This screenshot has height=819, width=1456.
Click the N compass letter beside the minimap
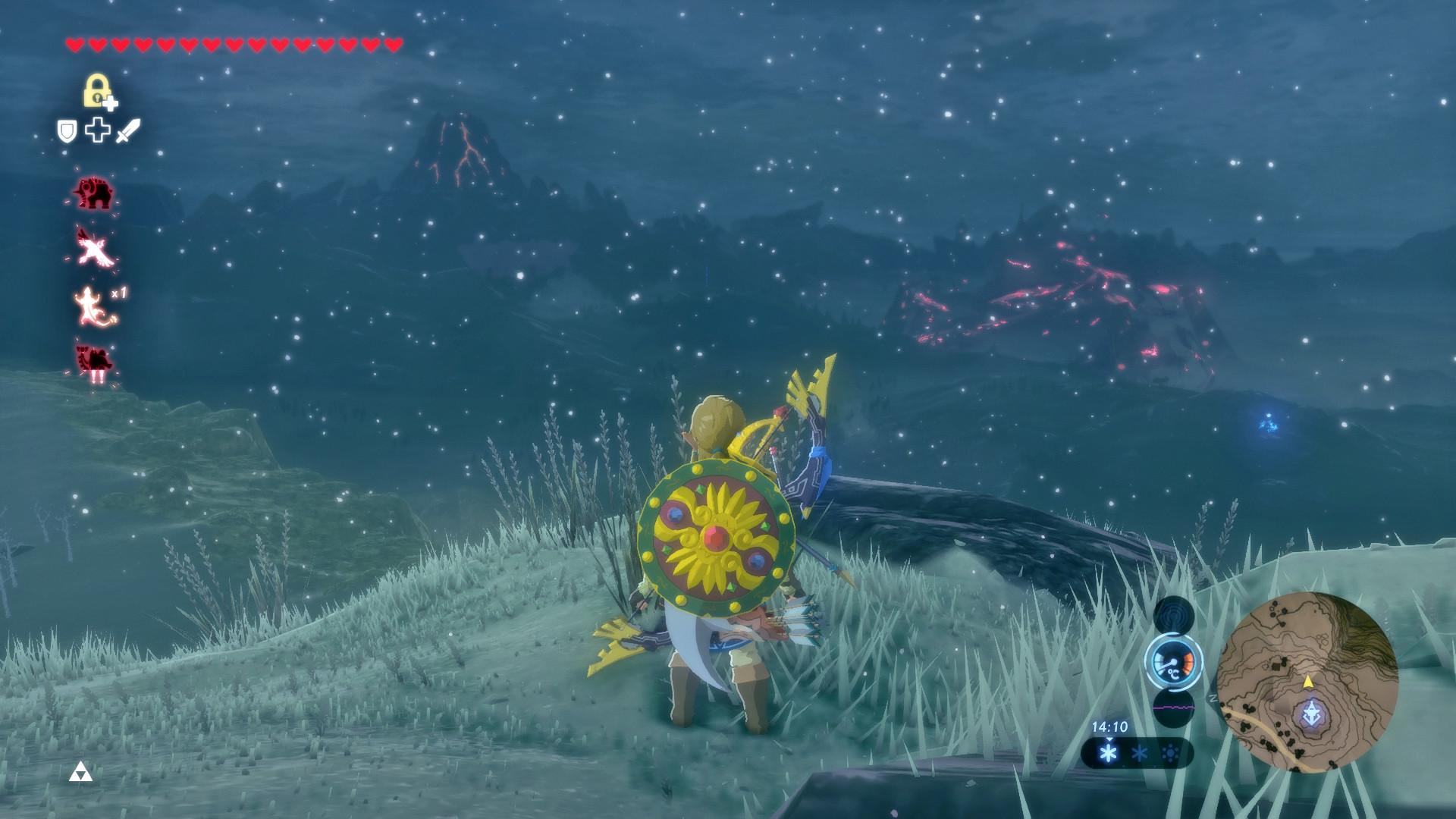point(1213,698)
